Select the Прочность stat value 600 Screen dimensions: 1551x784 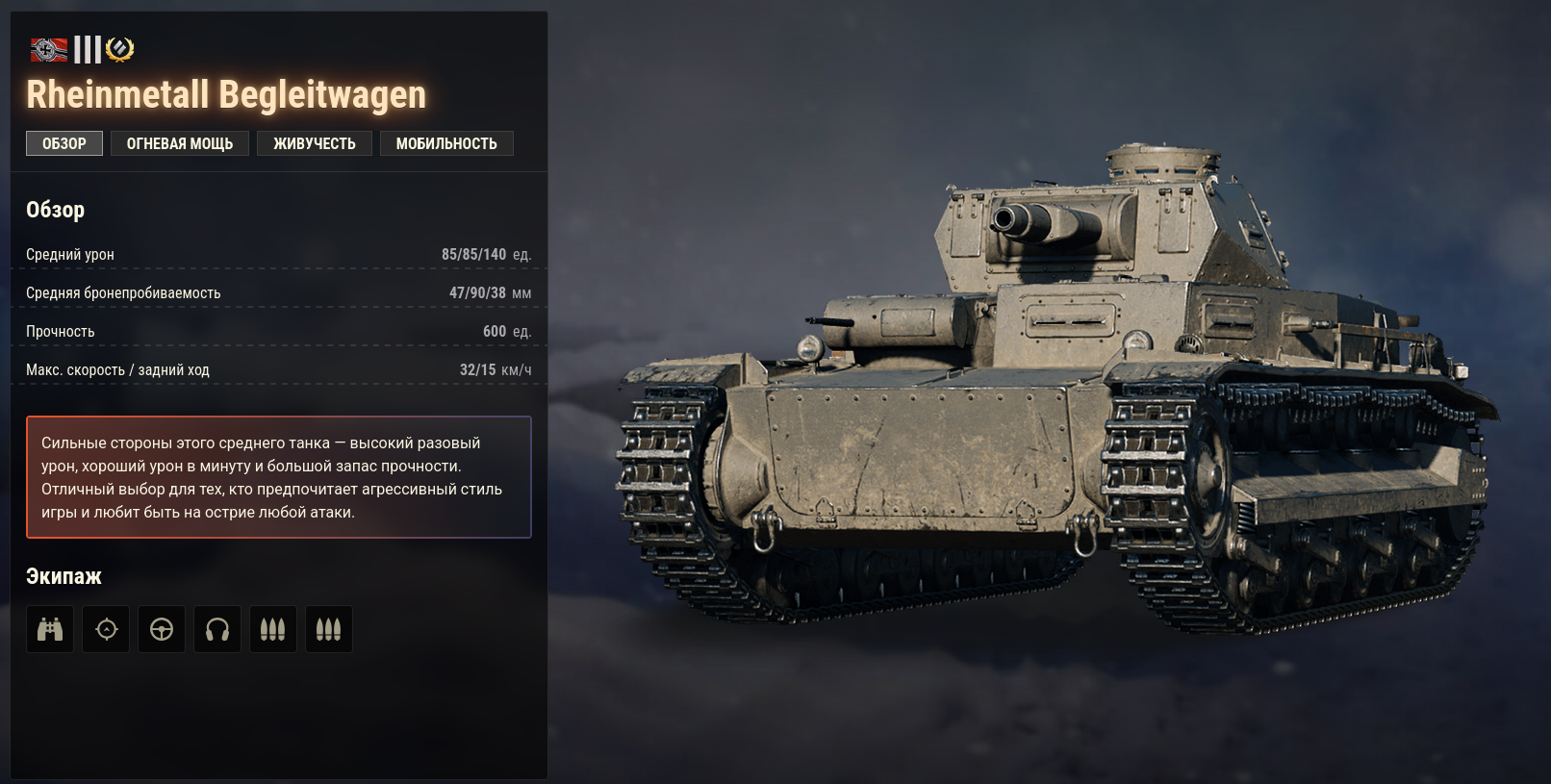click(x=494, y=330)
